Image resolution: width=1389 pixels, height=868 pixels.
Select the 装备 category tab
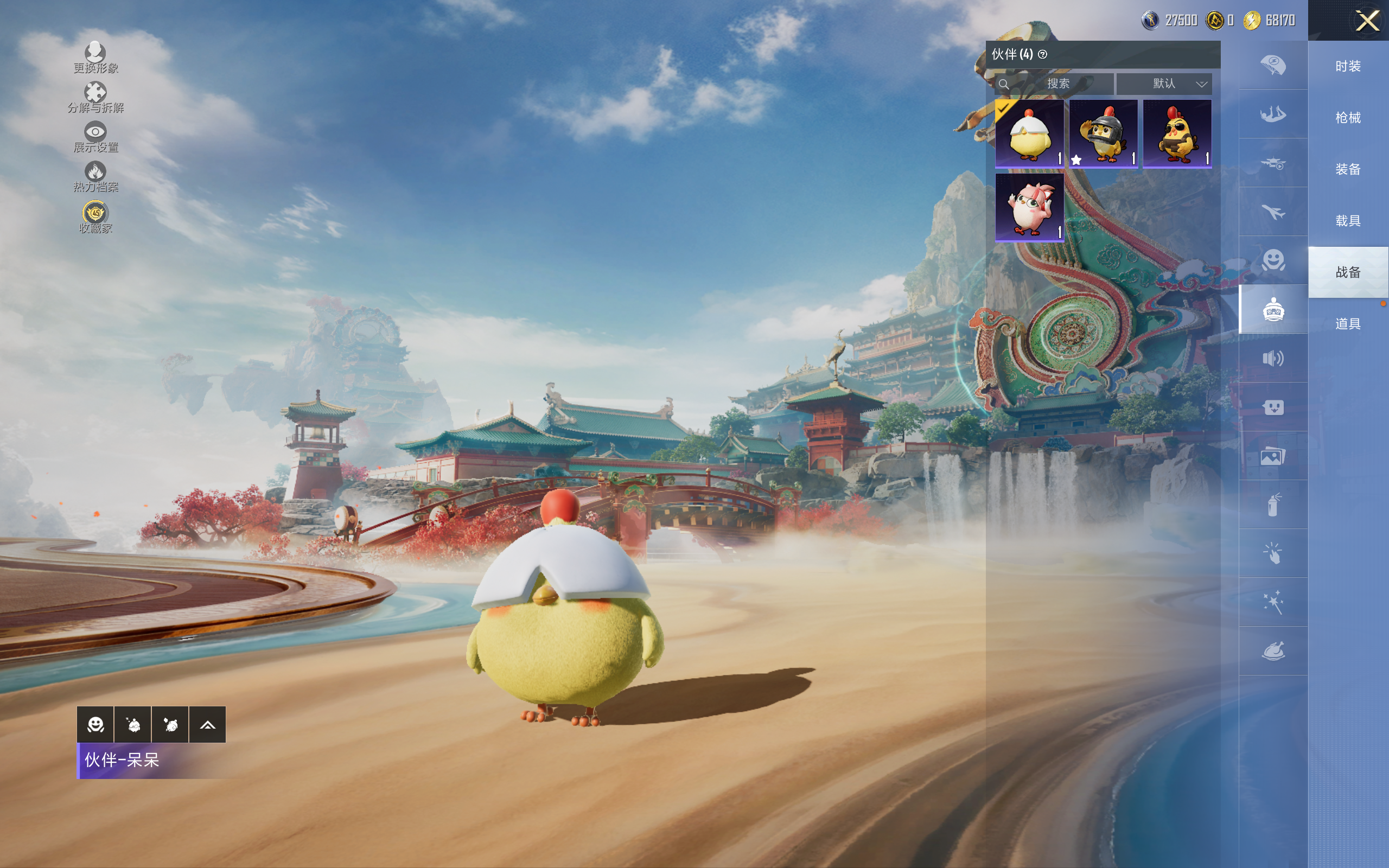point(1348,169)
